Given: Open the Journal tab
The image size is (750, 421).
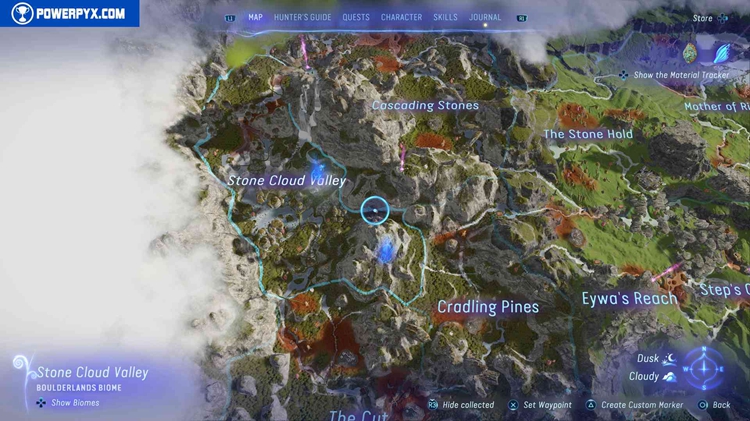Looking at the screenshot, I should point(485,17).
